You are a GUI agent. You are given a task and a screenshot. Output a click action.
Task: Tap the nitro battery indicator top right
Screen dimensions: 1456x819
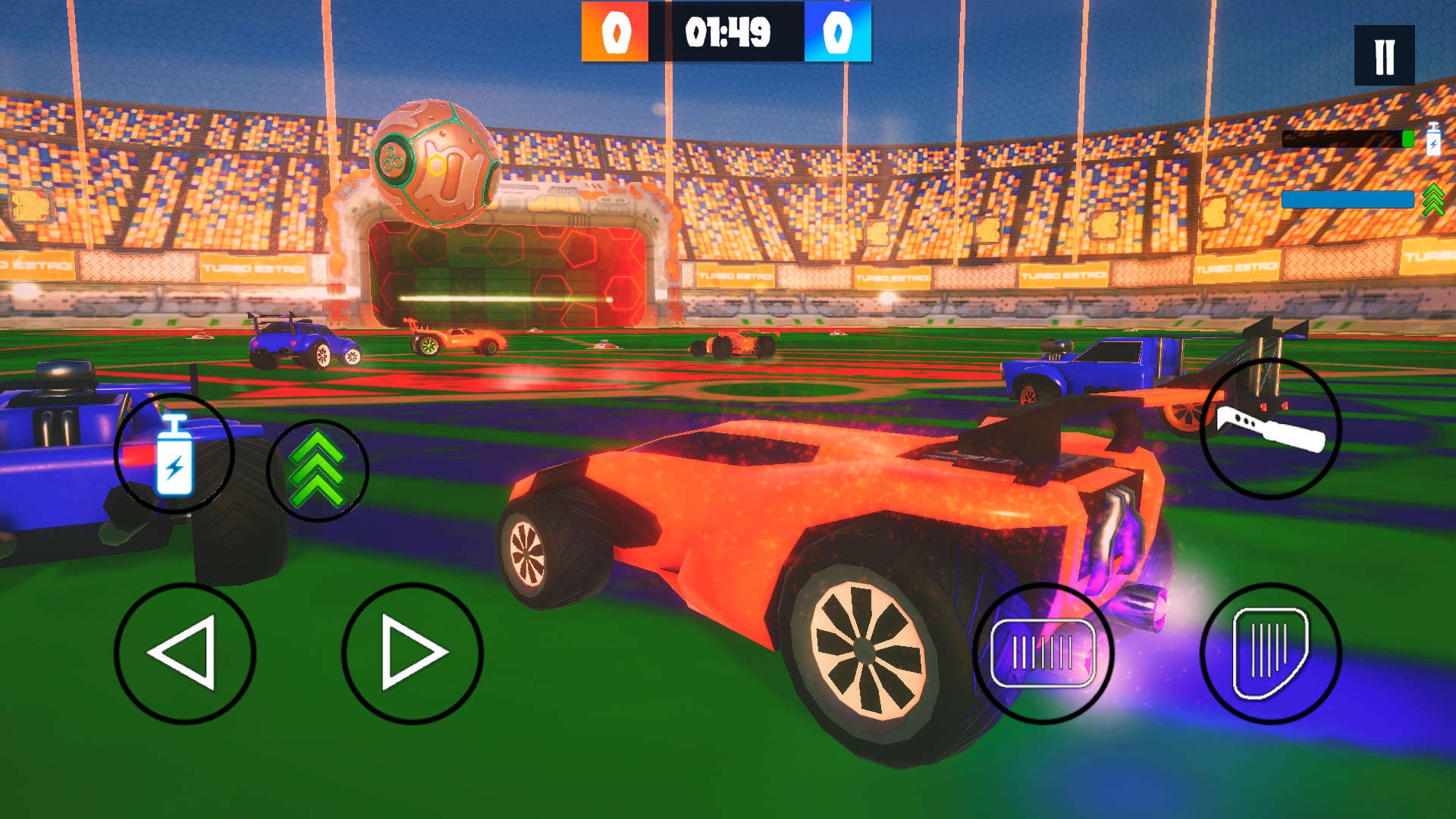[x=1433, y=140]
